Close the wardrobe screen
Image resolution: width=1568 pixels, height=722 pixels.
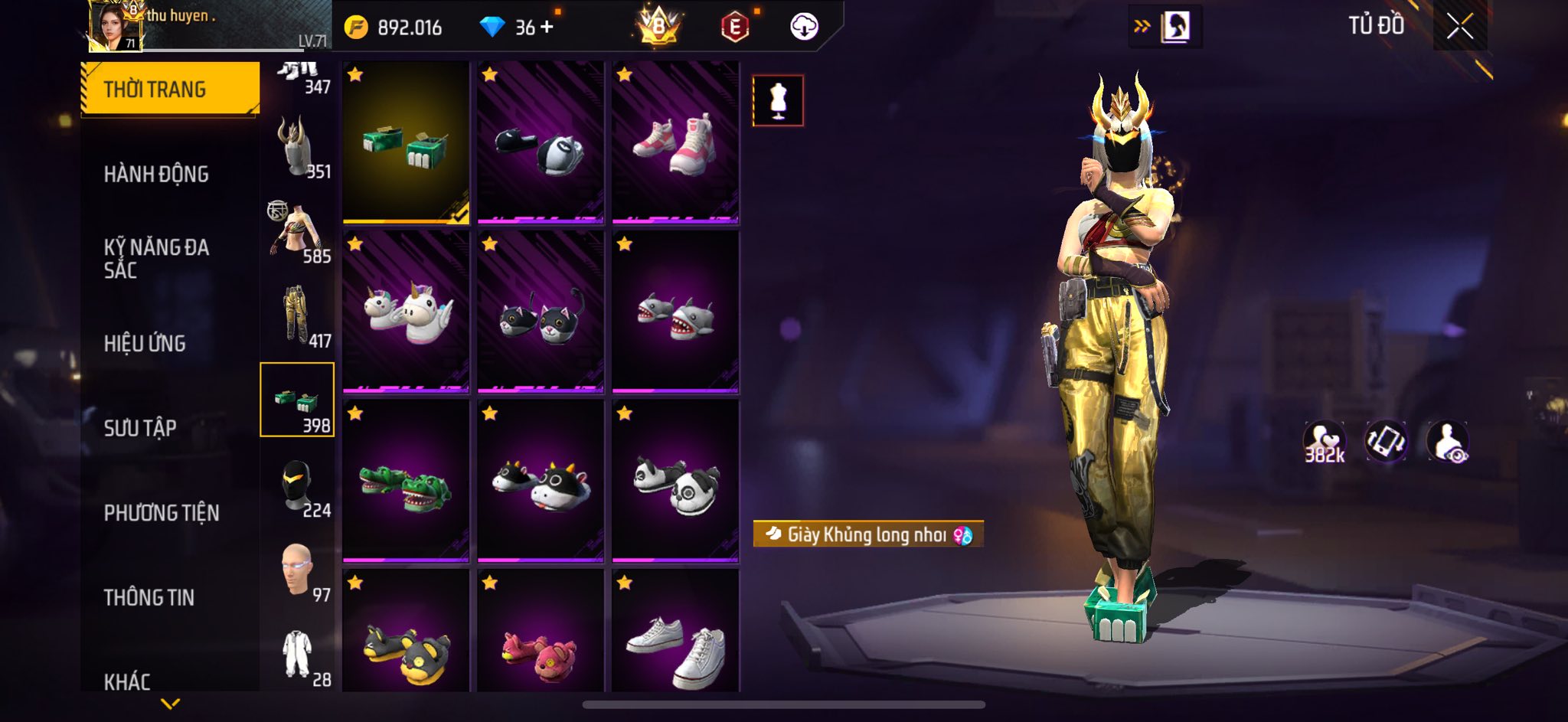(x=1459, y=27)
